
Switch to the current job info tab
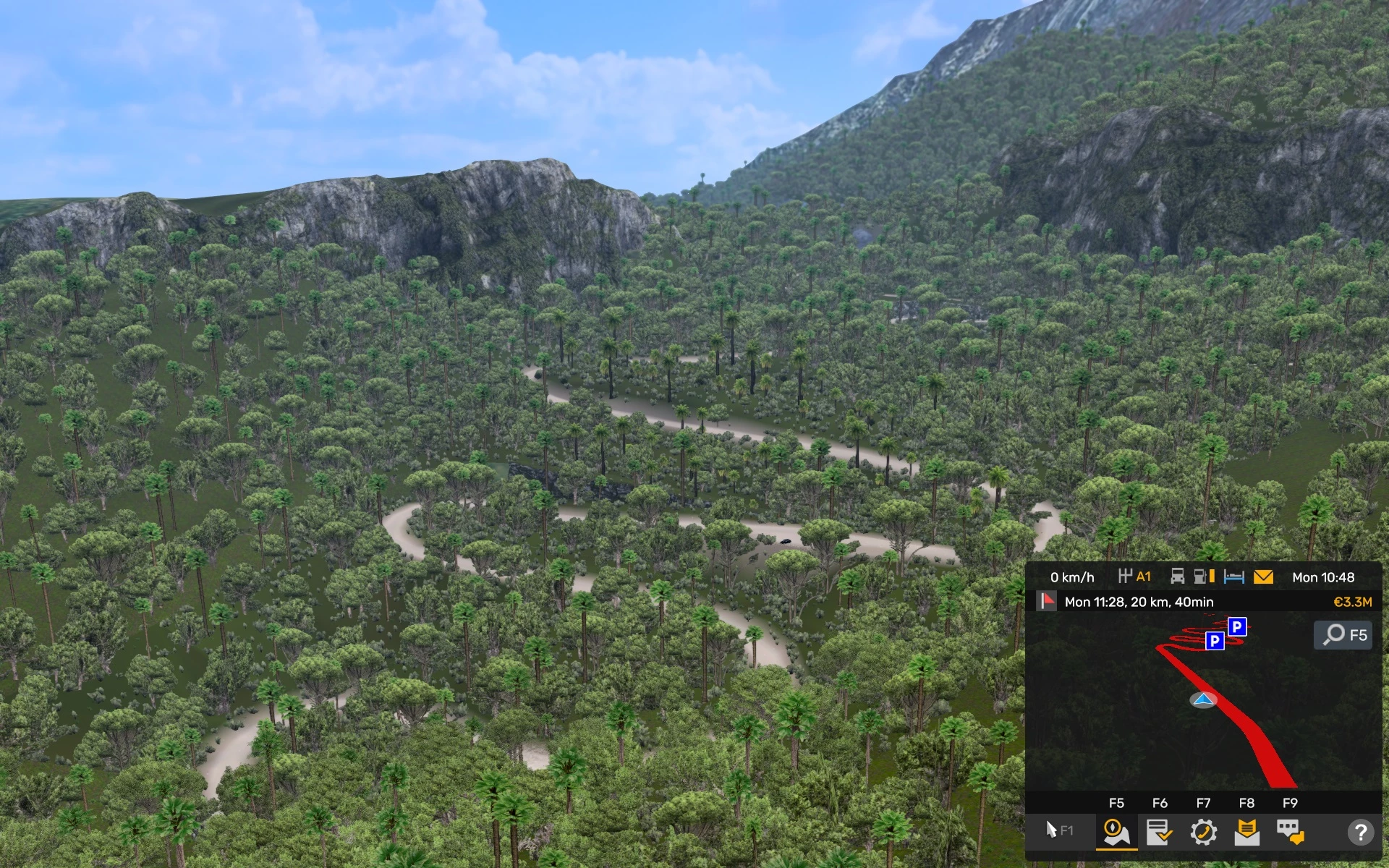pyautogui.click(x=1159, y=832)
